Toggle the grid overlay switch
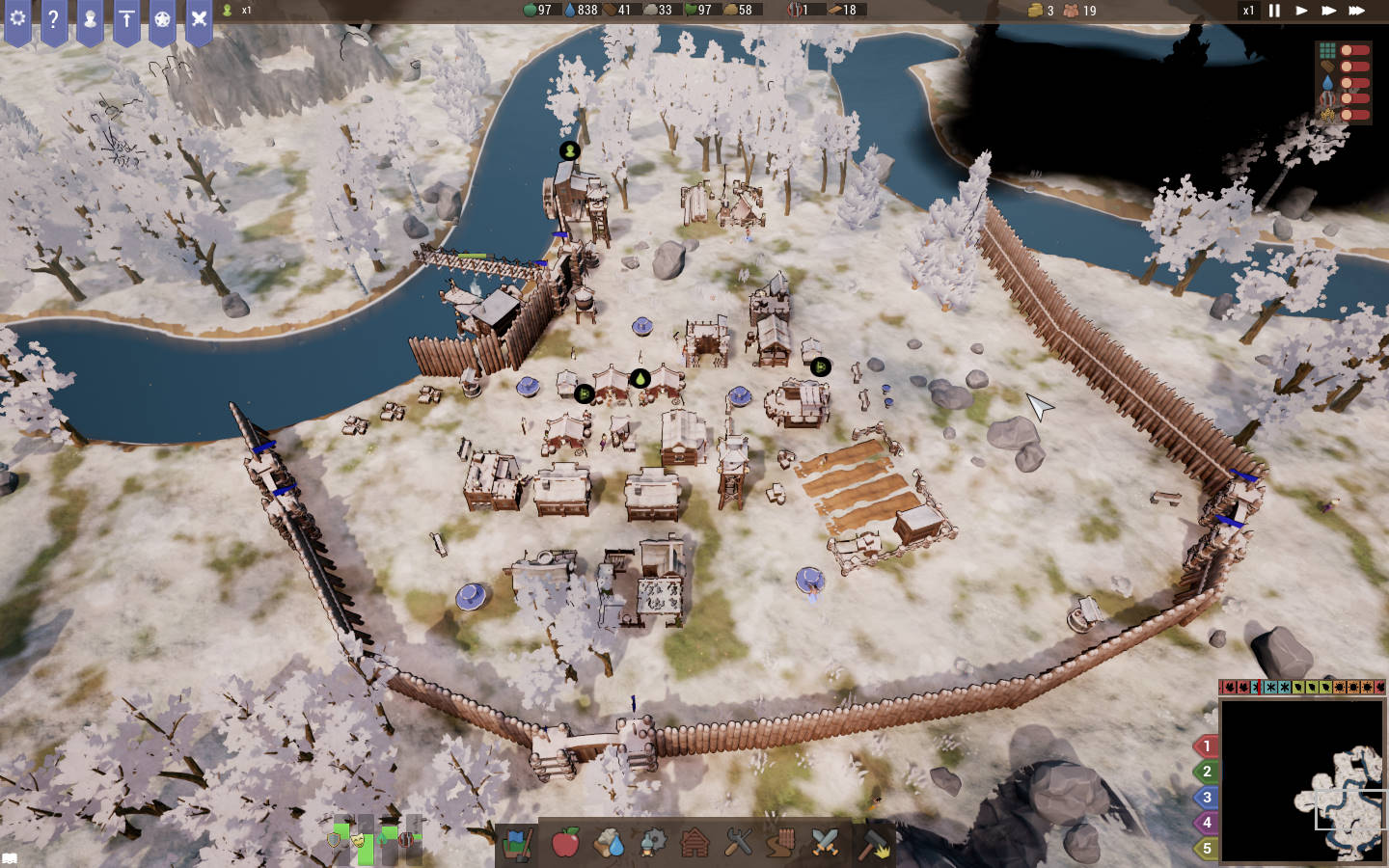Image resolution: width=1389 pixels, height=868 pixels. click(1353, 50)
